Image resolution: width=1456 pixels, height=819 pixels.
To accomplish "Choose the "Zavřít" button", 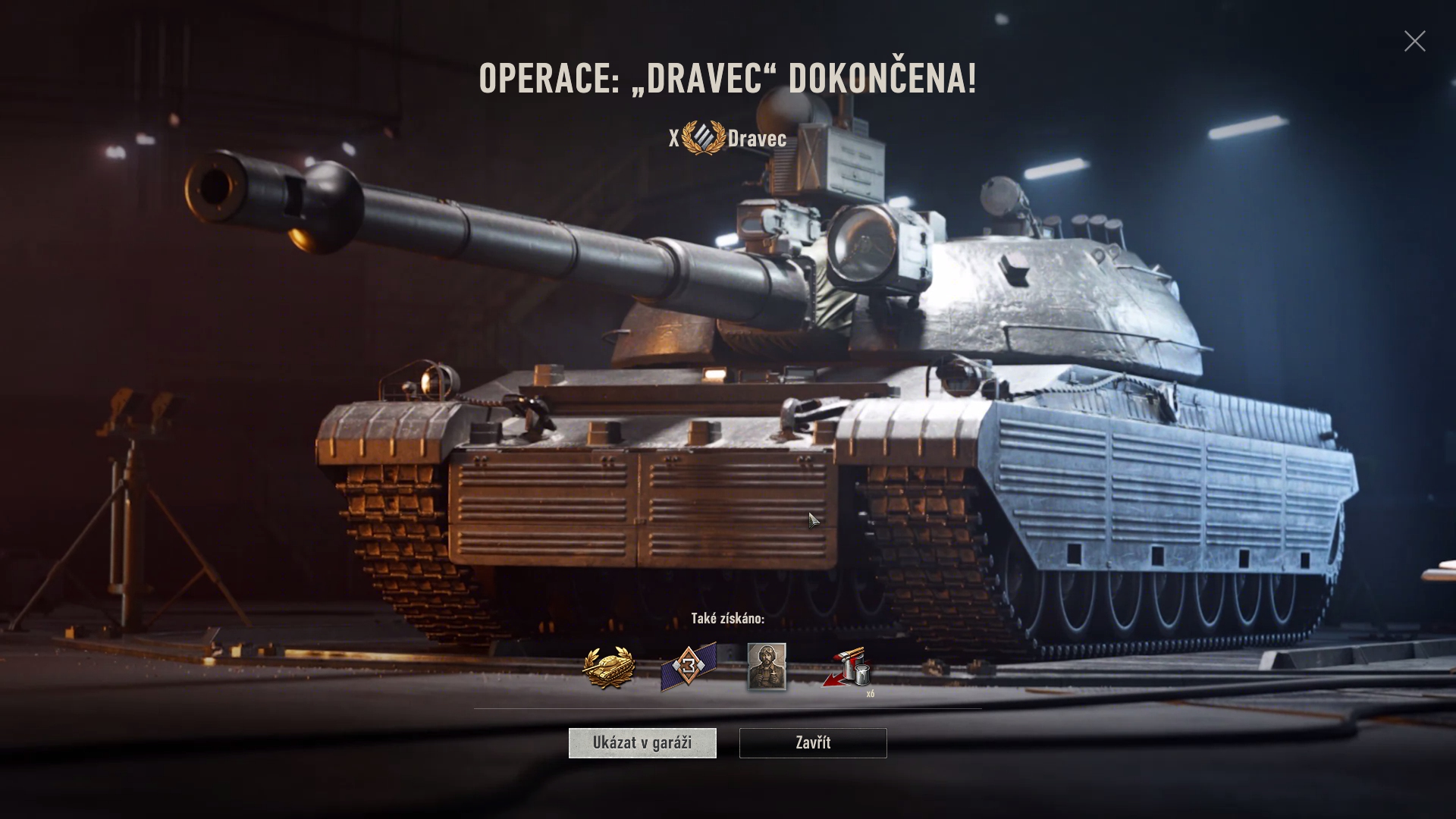I will click(813, 743).
